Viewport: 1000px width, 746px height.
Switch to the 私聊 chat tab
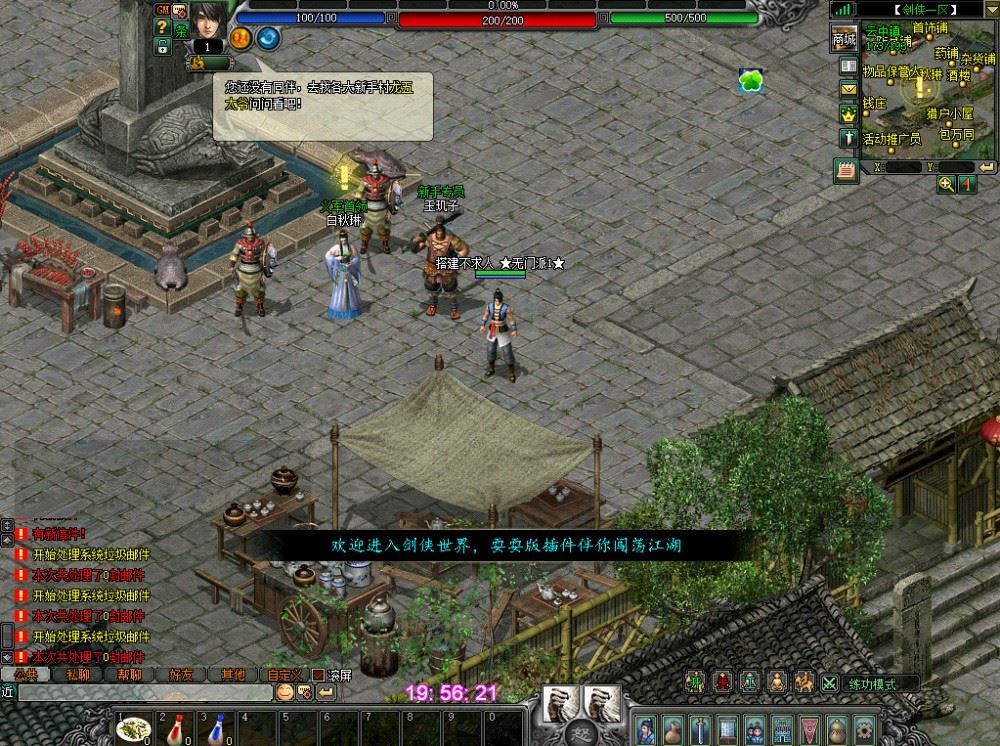pyautogui.click(x=77, y=675)
